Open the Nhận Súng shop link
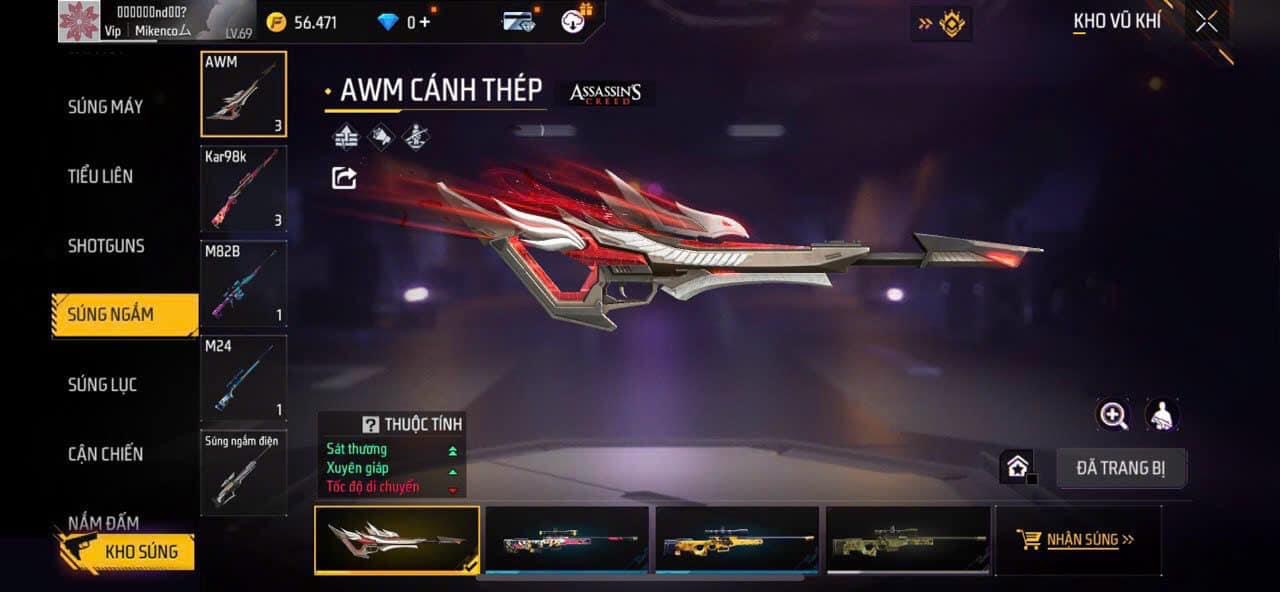This screenshot has height=592, width=1280. [x=1077, y=540]
